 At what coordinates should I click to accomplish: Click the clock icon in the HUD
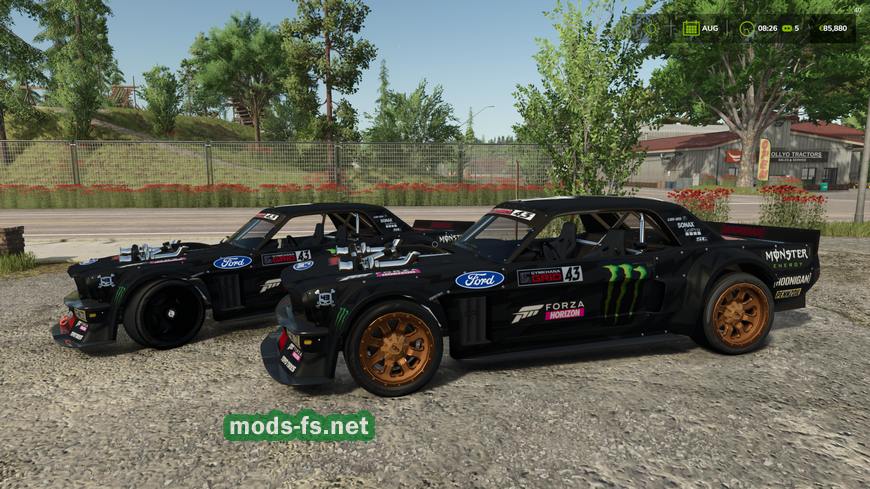click(746, 28)
